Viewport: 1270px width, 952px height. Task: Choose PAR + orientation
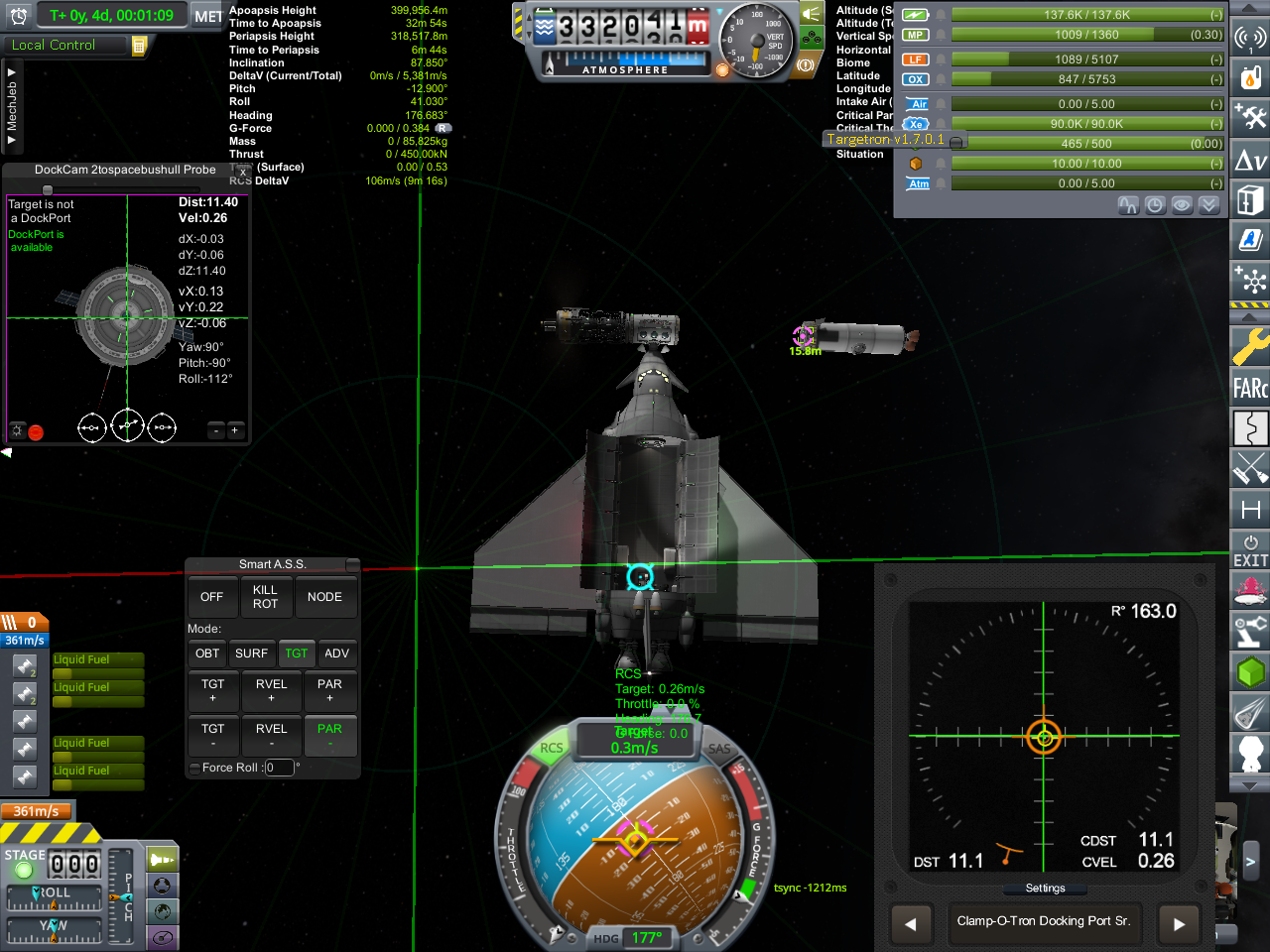329,690
